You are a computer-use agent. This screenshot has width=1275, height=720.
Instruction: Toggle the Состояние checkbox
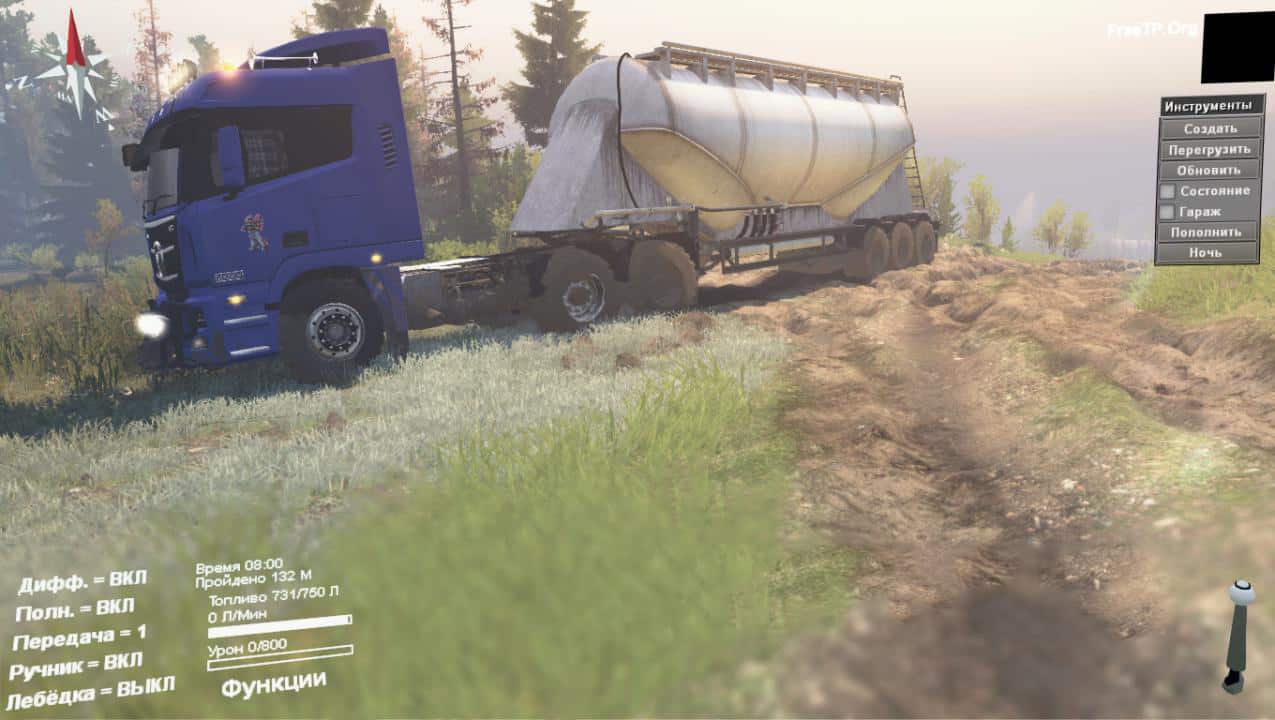coord(1167,191)
